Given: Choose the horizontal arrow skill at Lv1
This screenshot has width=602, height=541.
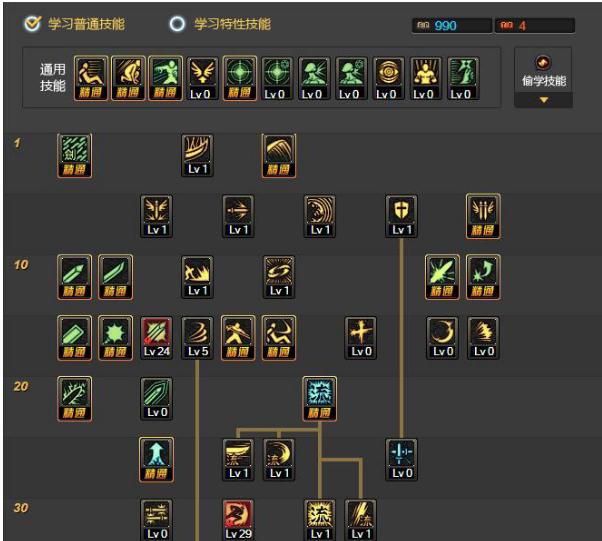Looking at the screenshot, I should [238, 212].
